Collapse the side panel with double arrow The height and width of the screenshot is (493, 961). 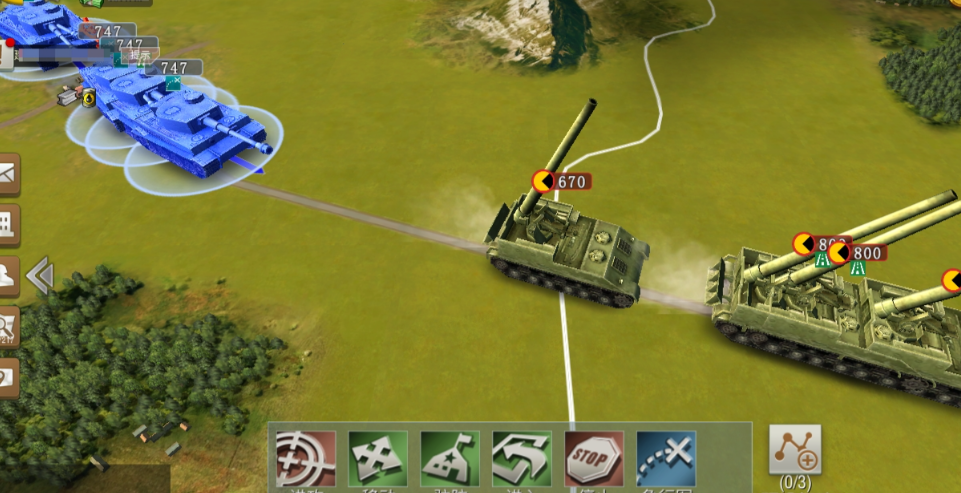point(40,275)
